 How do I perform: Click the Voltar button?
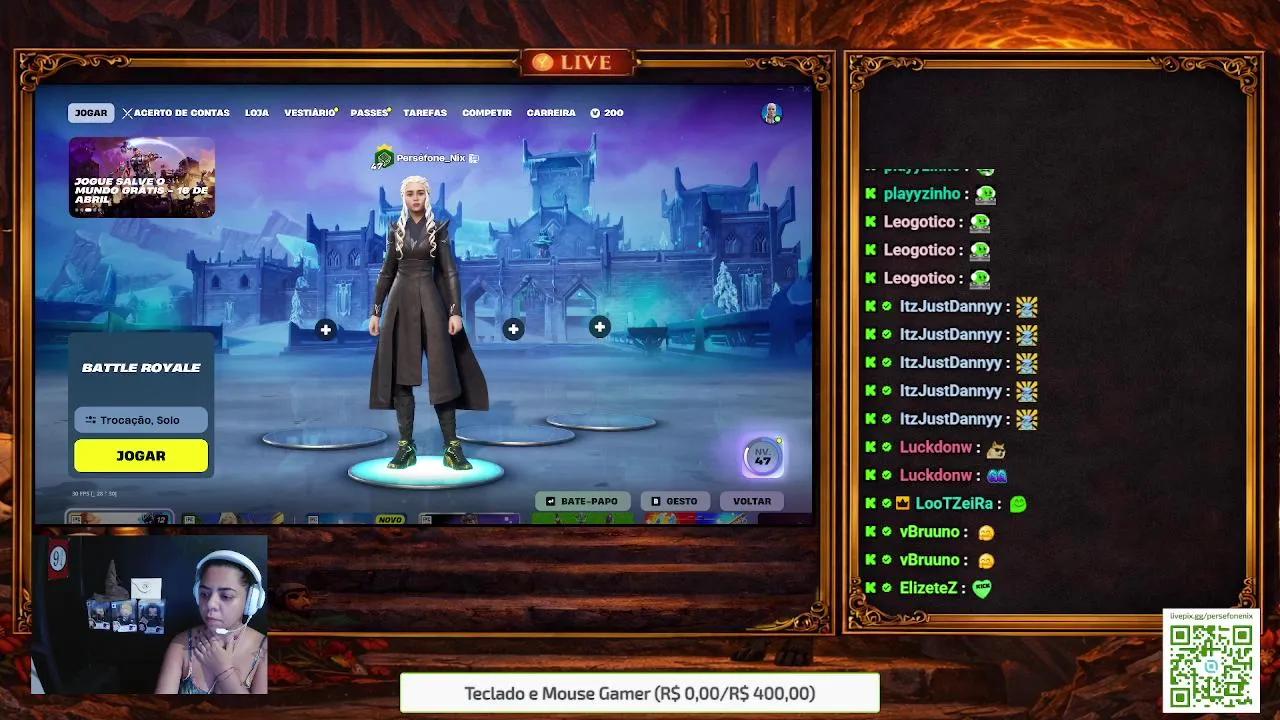(752, 500)
